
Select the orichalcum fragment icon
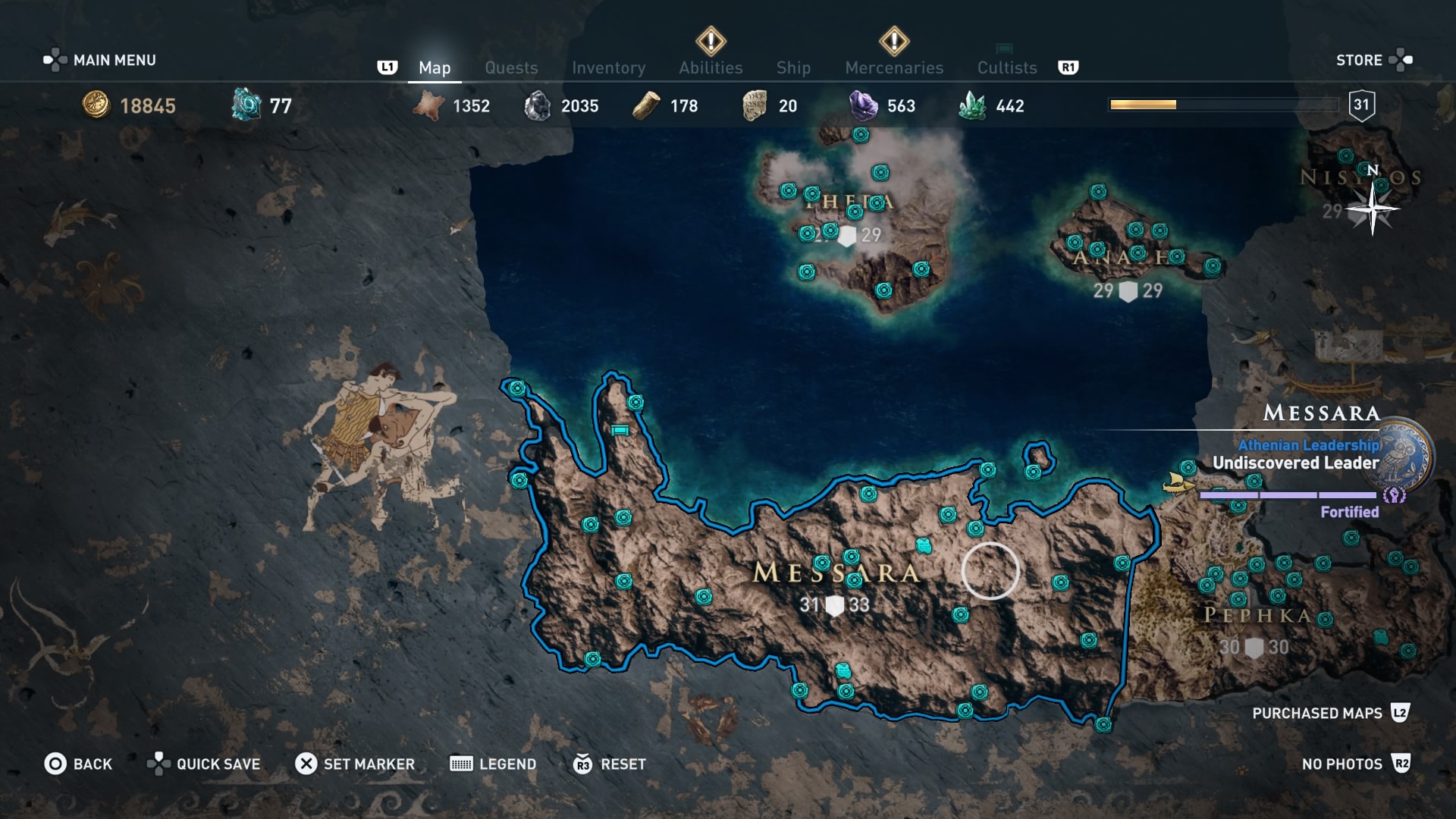pyautogui.click(x=246, y=106)
